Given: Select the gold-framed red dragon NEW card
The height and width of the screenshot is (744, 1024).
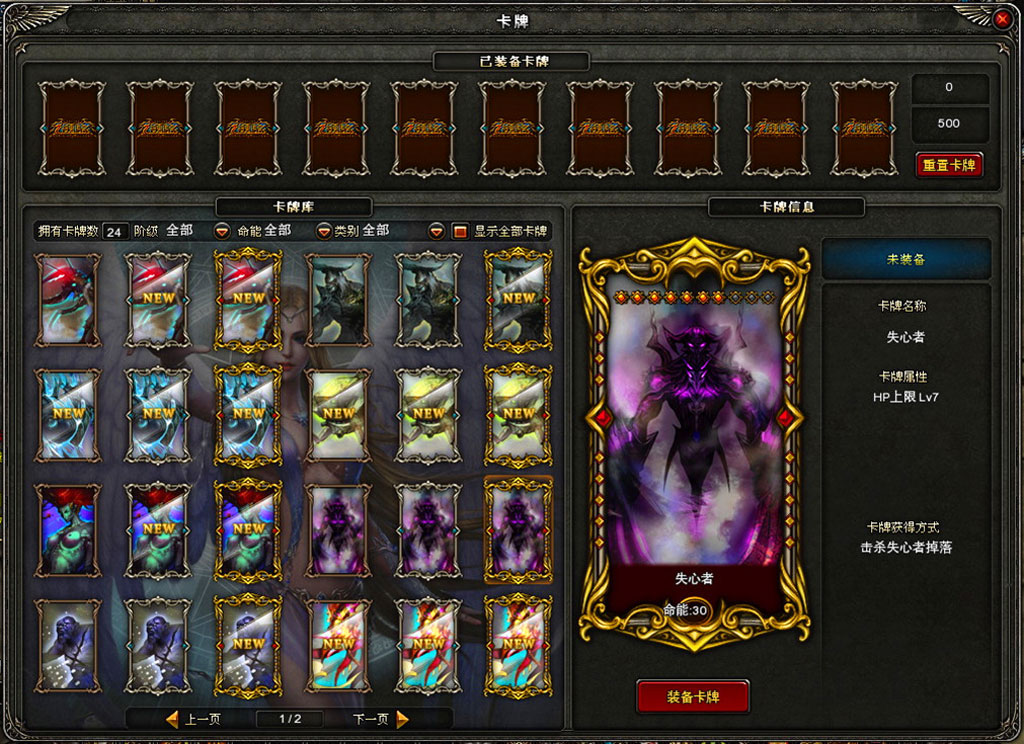Looking at the screenshot, I should click(248, 299).
